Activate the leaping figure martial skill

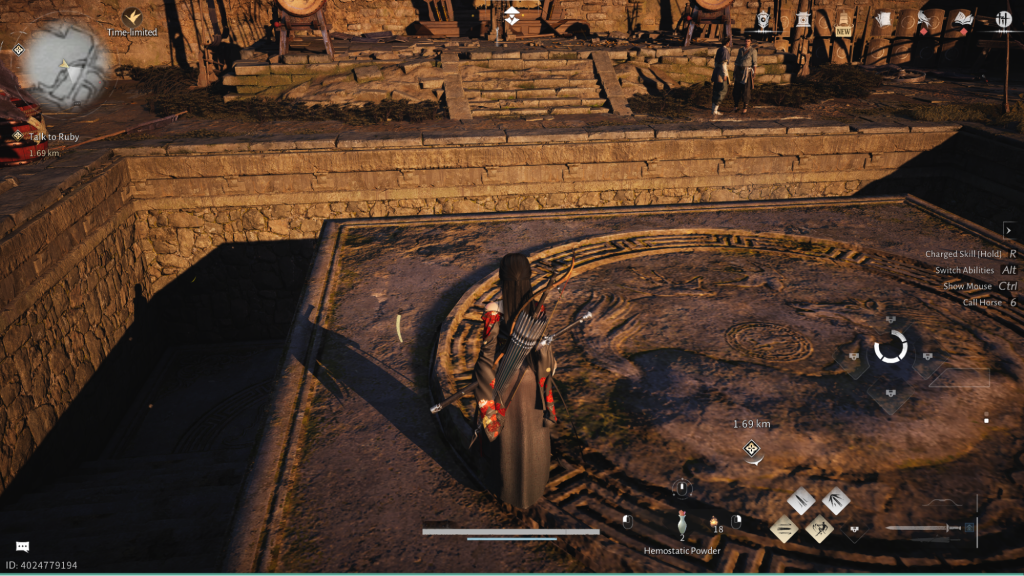pos(819,528)
